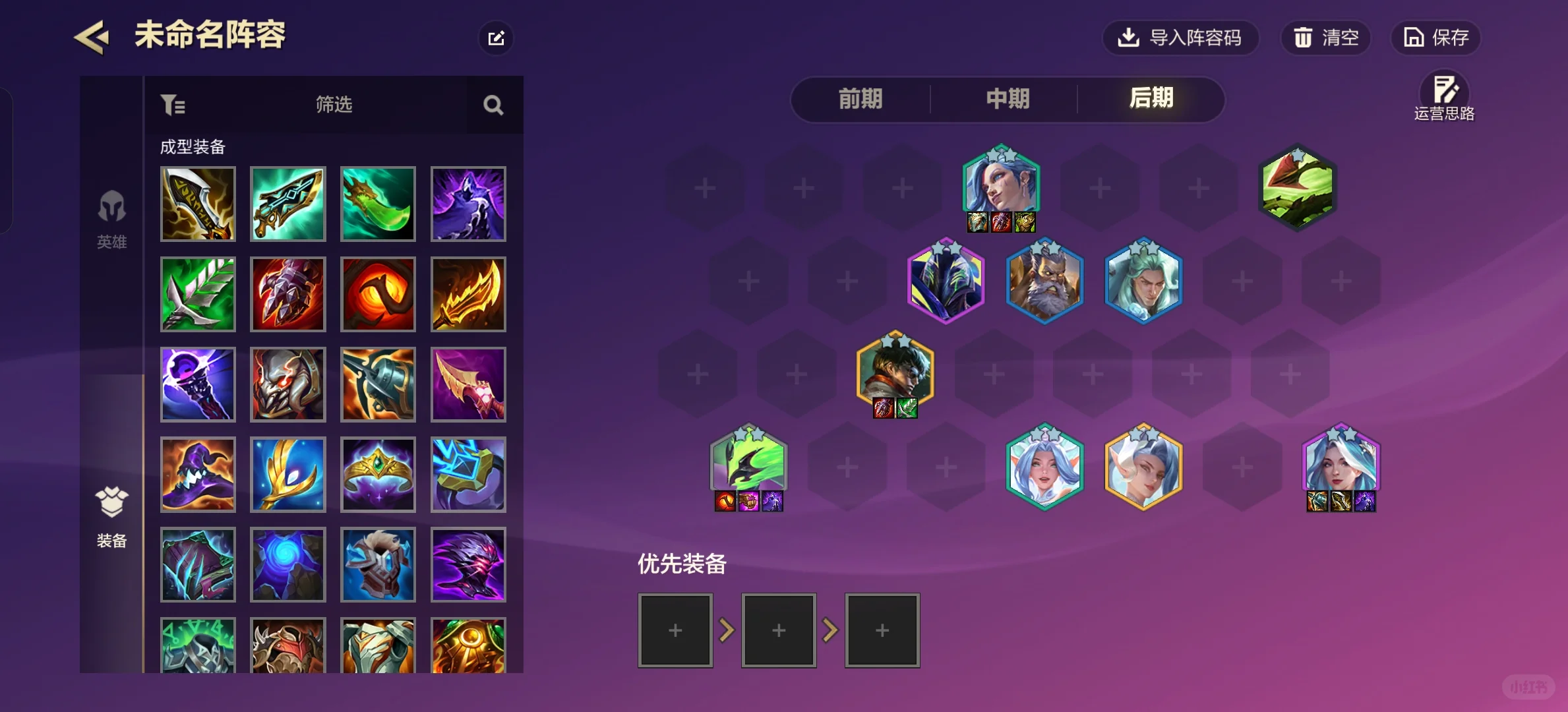This screenshot has width=1568, height=712.
Task: Click the 导入阵容码 import button
Action: 1181,38
